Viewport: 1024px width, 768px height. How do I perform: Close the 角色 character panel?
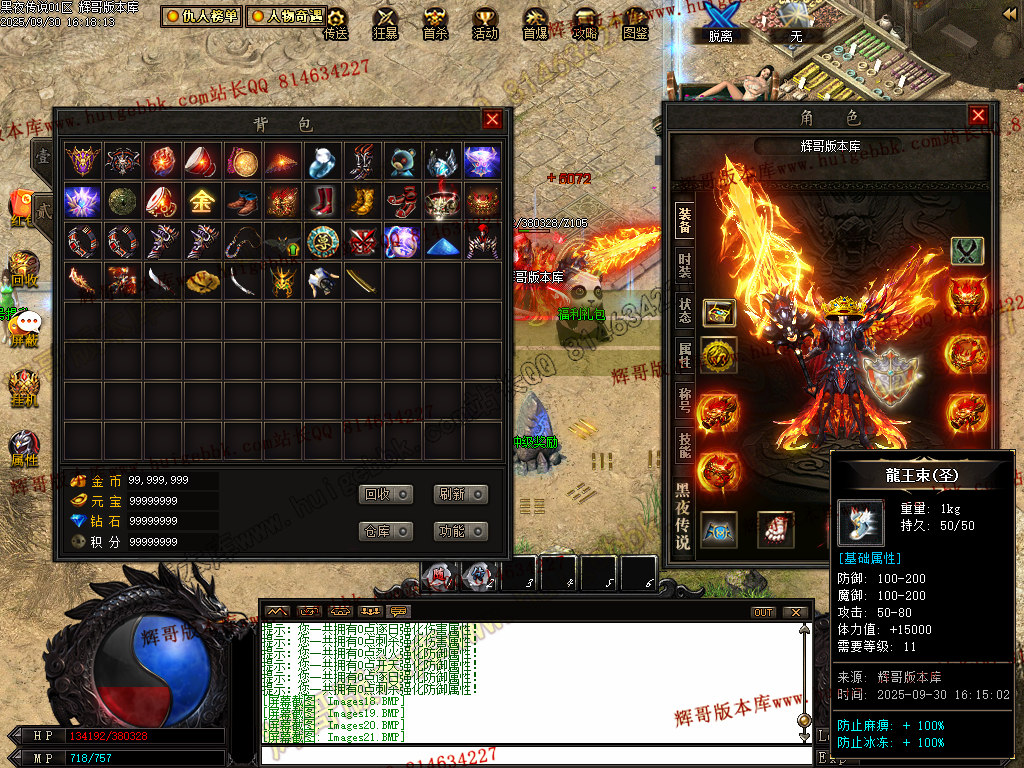pyautogui.click(x=978, y=116)
